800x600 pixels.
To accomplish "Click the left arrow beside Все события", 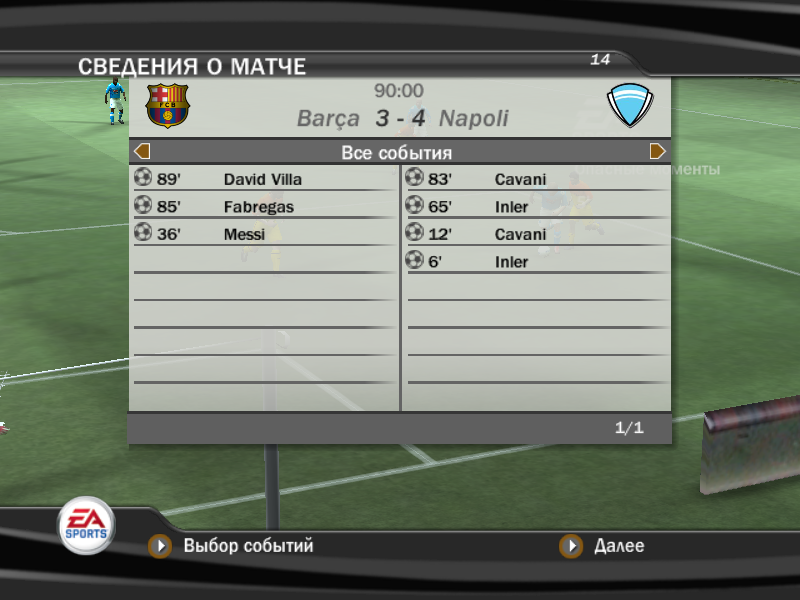I will [x=142, y=152].
